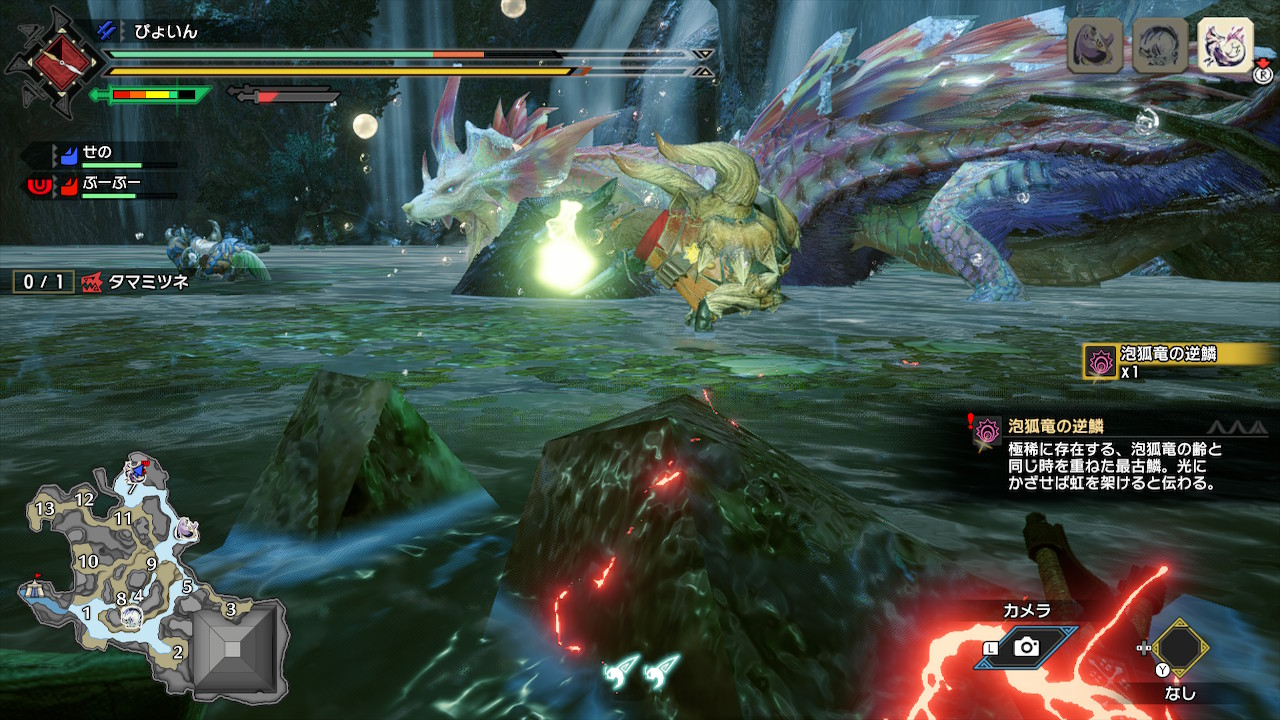
Task: Click the purple monster marker on the minimap
Action: click(186, 530)
